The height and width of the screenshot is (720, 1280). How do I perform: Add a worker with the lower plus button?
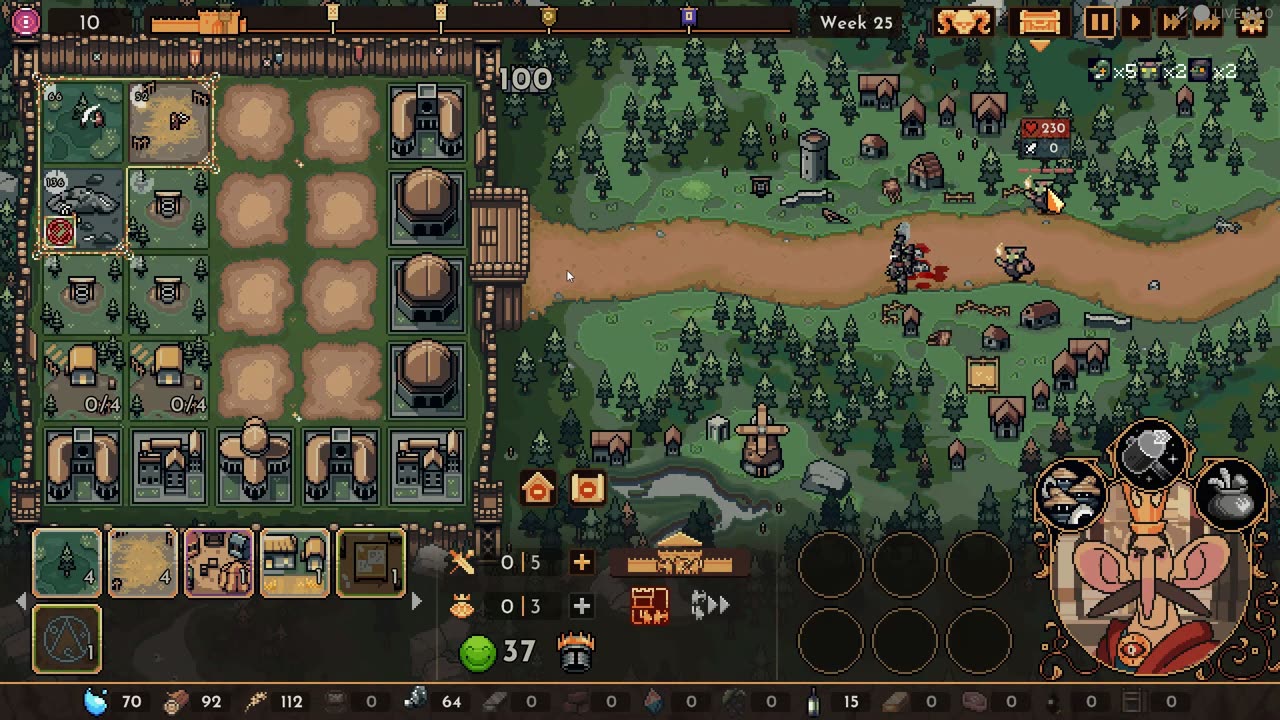tap(581, 606)
